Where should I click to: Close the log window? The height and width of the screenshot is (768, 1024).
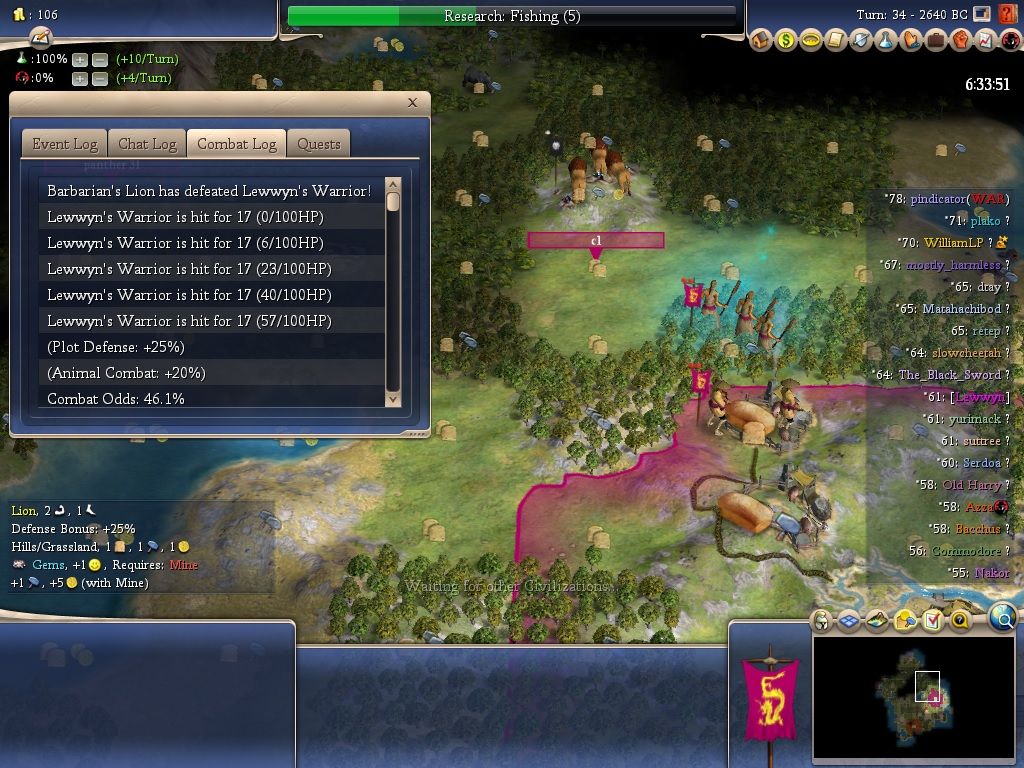412,103
